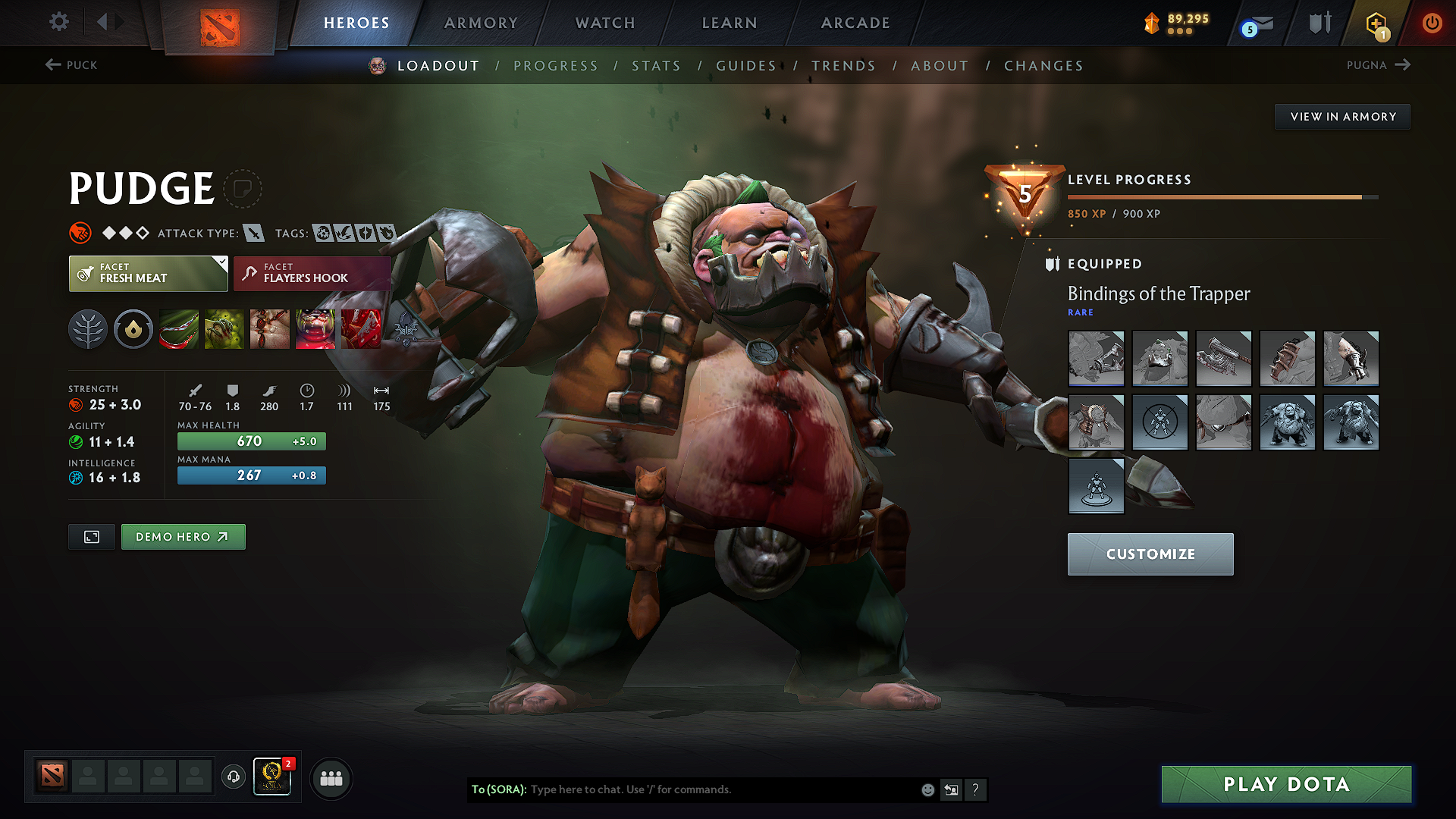Click the melee Attack Type sword icon
This screenshot has width=1456, height=819.
[x=253, y=233]
